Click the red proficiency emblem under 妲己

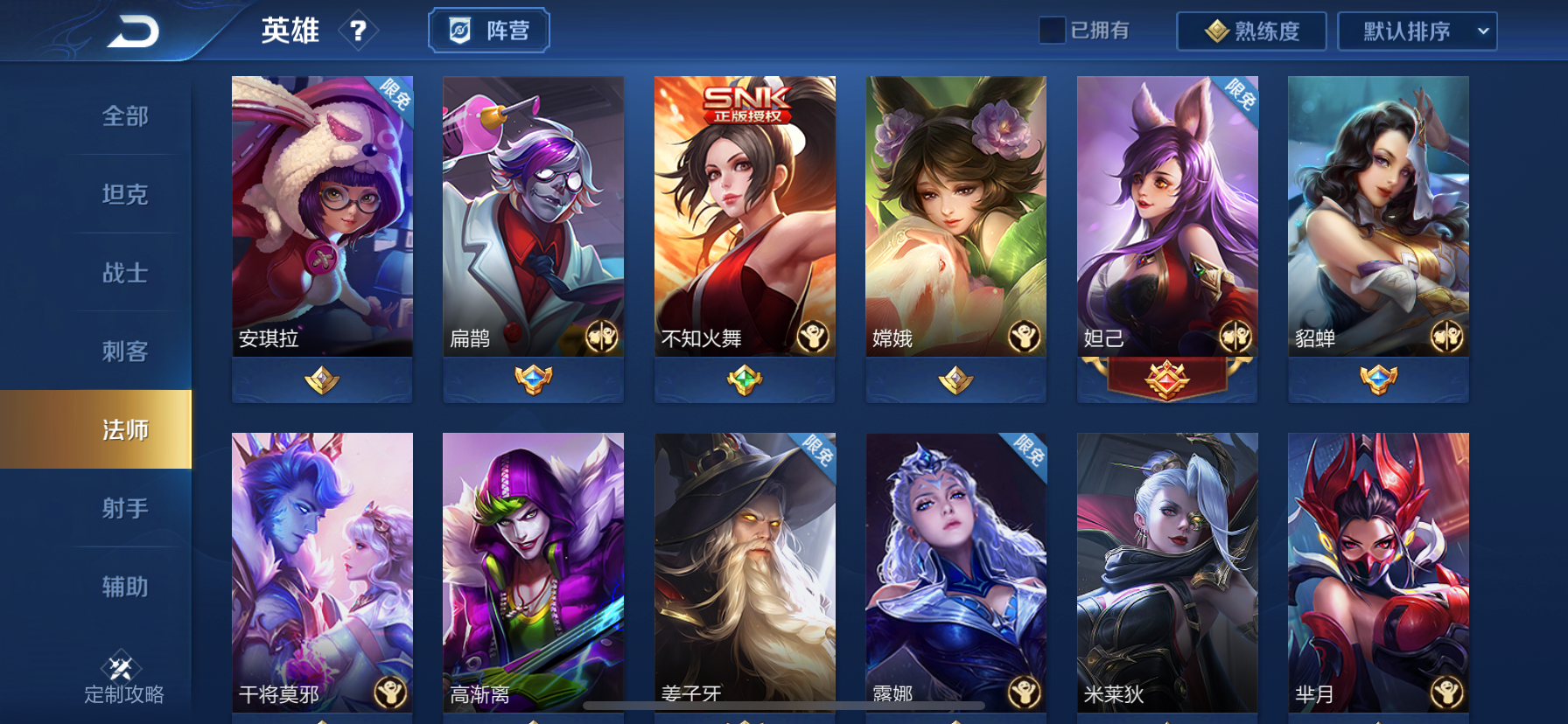pyautogui.click(x=1166, y=379)
